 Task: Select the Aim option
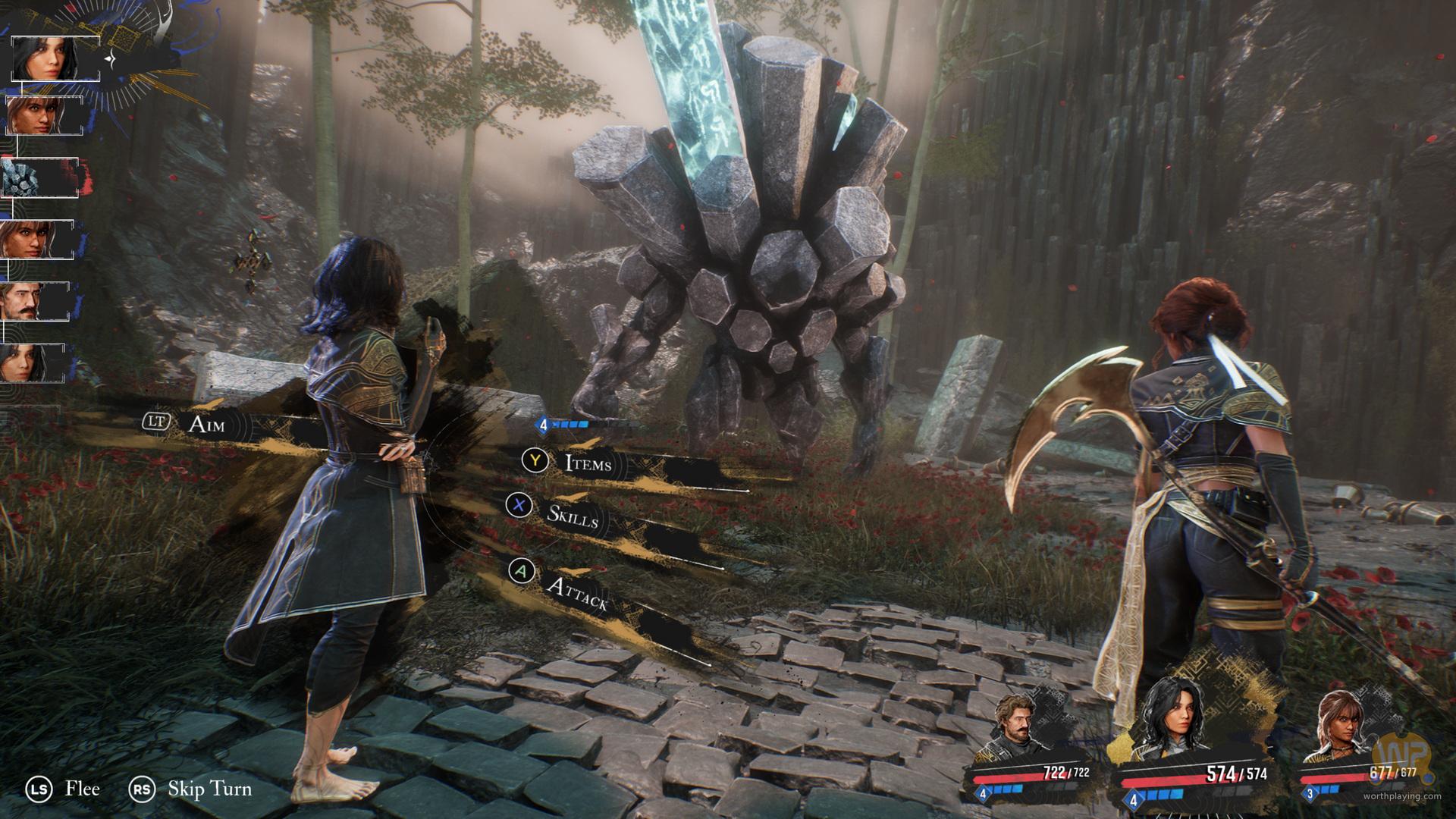206,424
